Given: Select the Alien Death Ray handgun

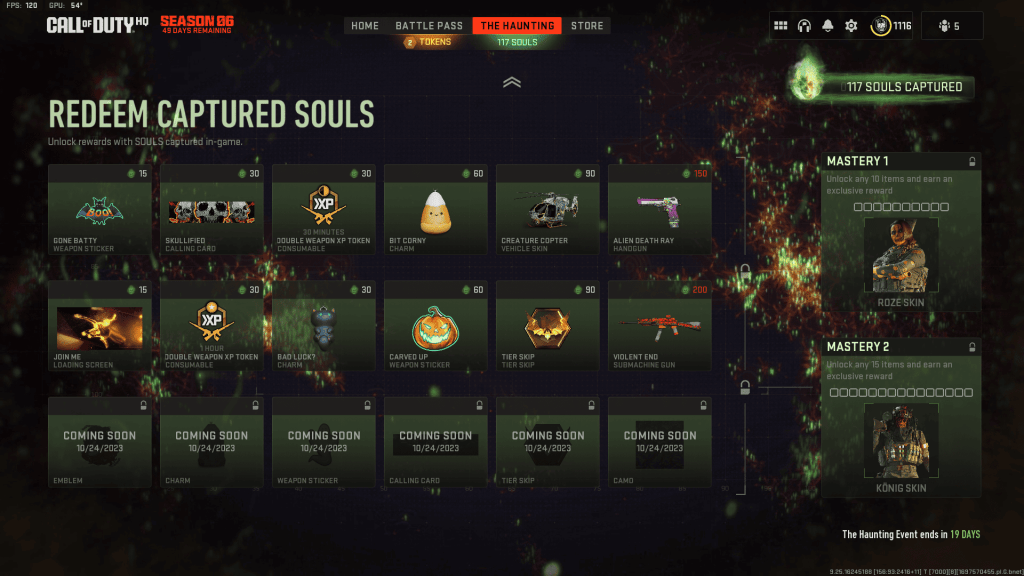Looking at the screenshot, I should [x=660, y=209].
